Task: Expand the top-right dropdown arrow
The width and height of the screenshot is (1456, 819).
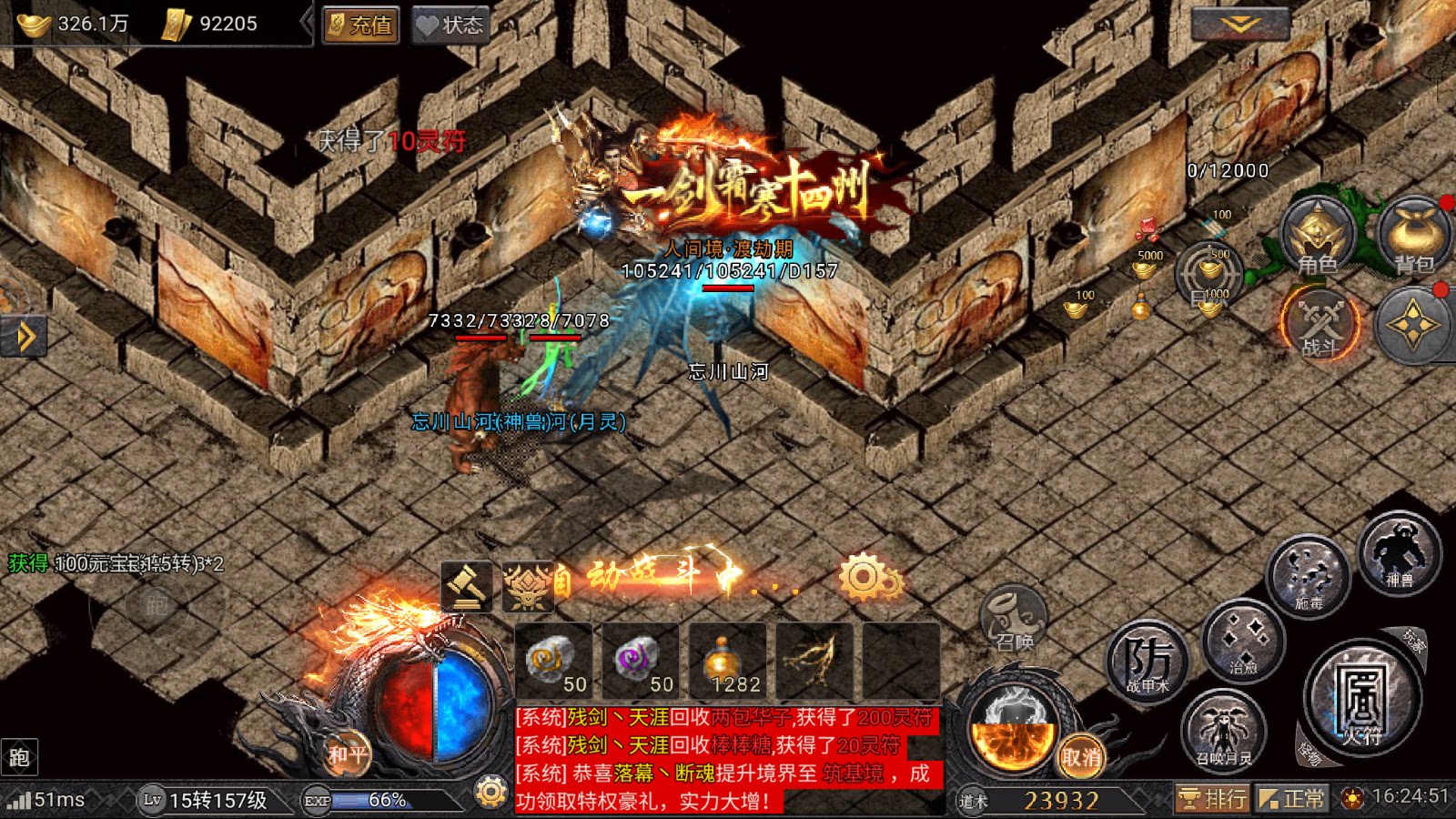Action: [x=1239, y=25]
